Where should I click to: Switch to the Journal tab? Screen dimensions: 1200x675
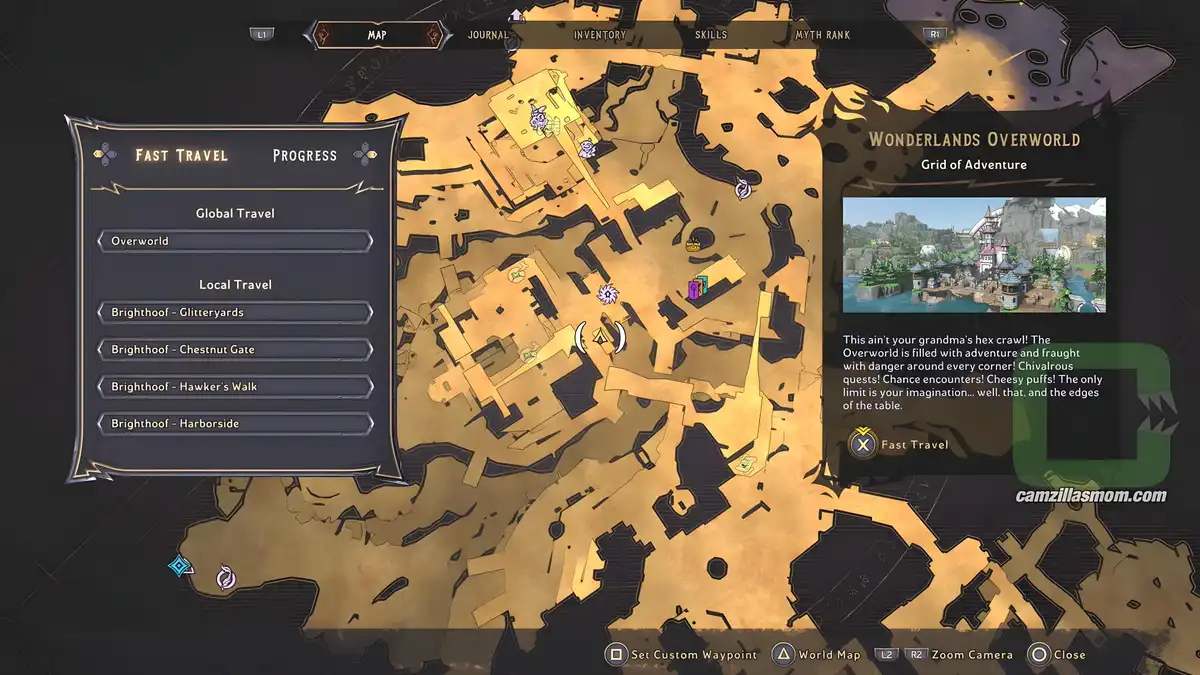coord(488,35)
